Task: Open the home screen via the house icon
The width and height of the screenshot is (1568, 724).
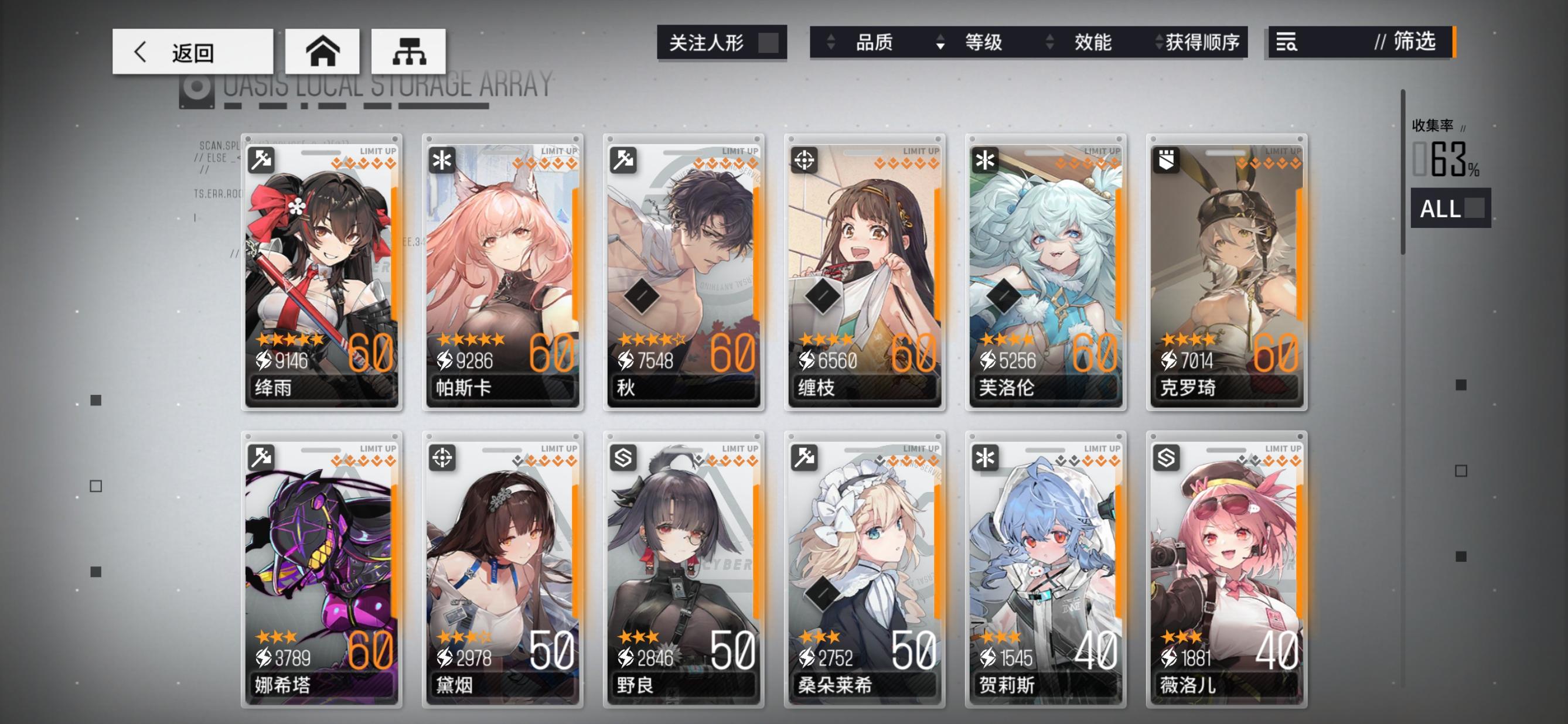Action: pos(323,52)
